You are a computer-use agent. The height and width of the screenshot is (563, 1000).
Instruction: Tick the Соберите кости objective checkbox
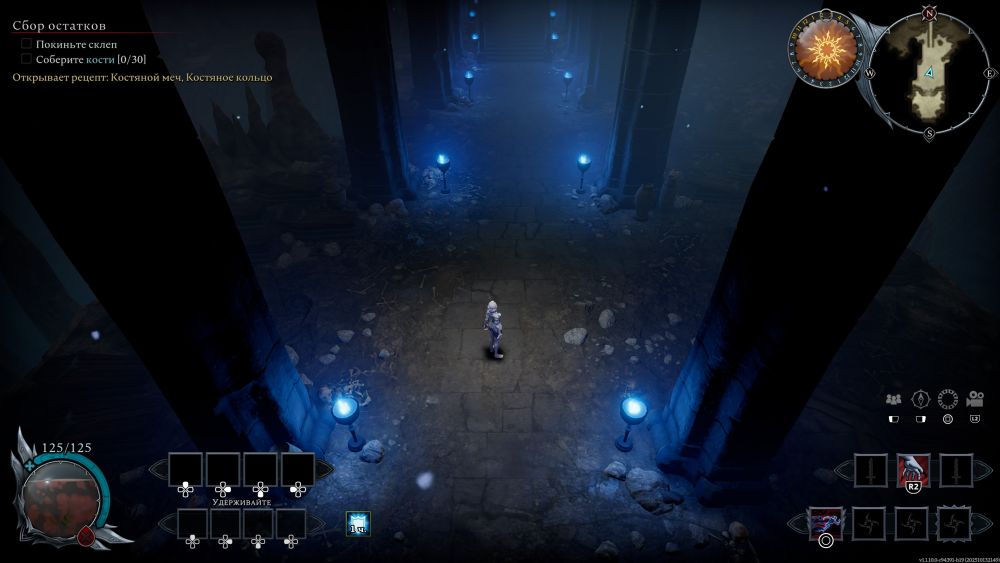(x=26, y=59)
